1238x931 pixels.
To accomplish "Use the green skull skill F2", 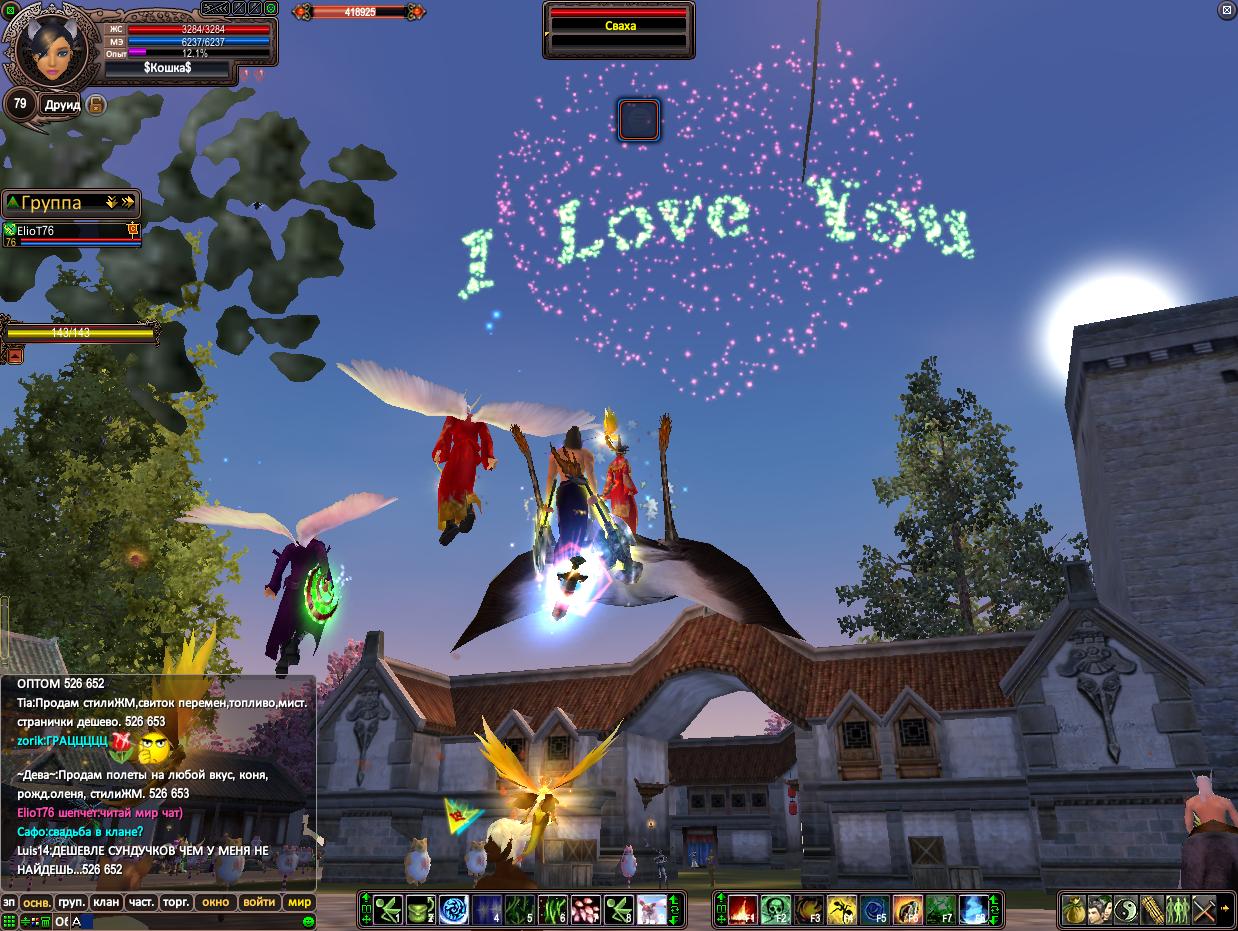I will tap(775, 910).
